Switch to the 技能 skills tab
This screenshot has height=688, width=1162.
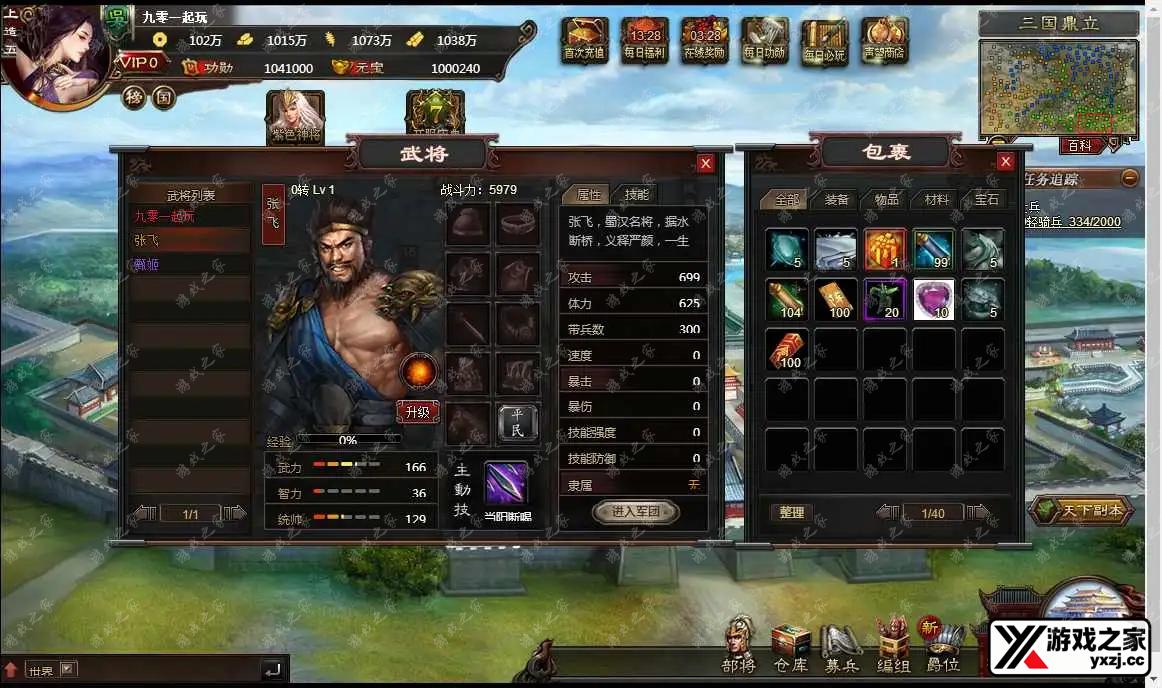click(636, 195)
